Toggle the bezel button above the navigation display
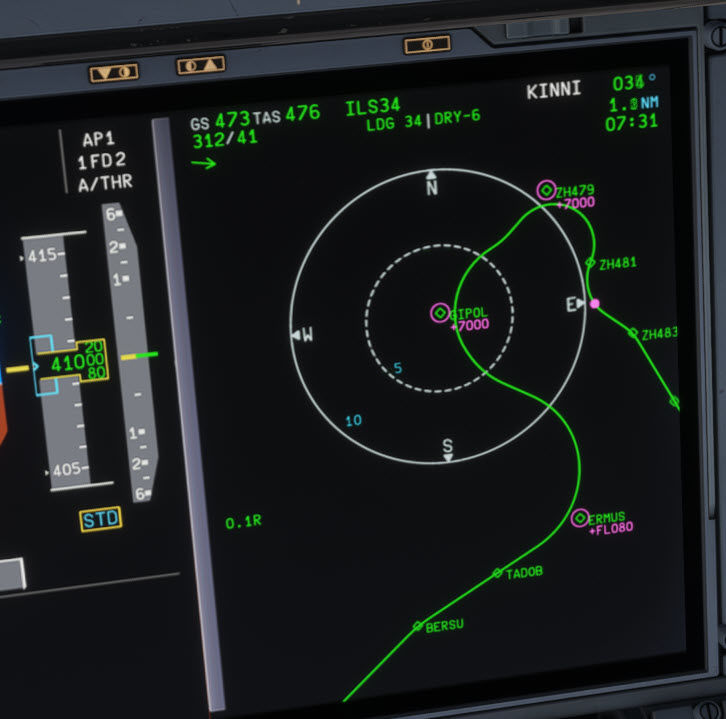This screenshot has width=726, height=719. pos(427,45)
